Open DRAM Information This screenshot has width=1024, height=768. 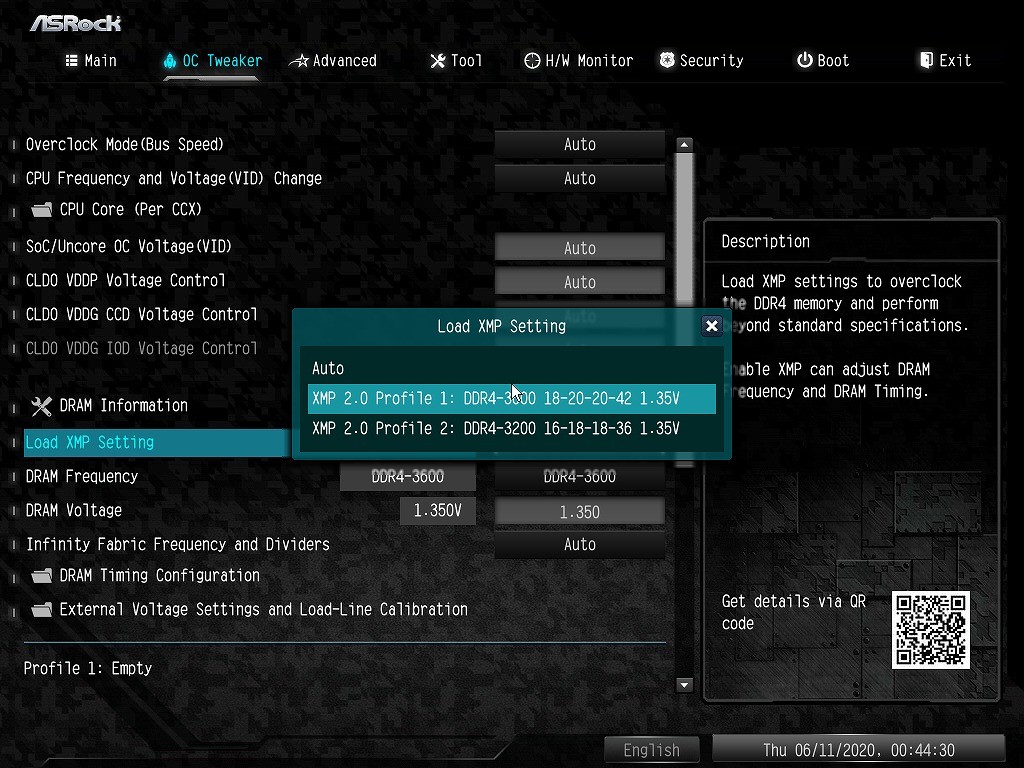[123, 406]
